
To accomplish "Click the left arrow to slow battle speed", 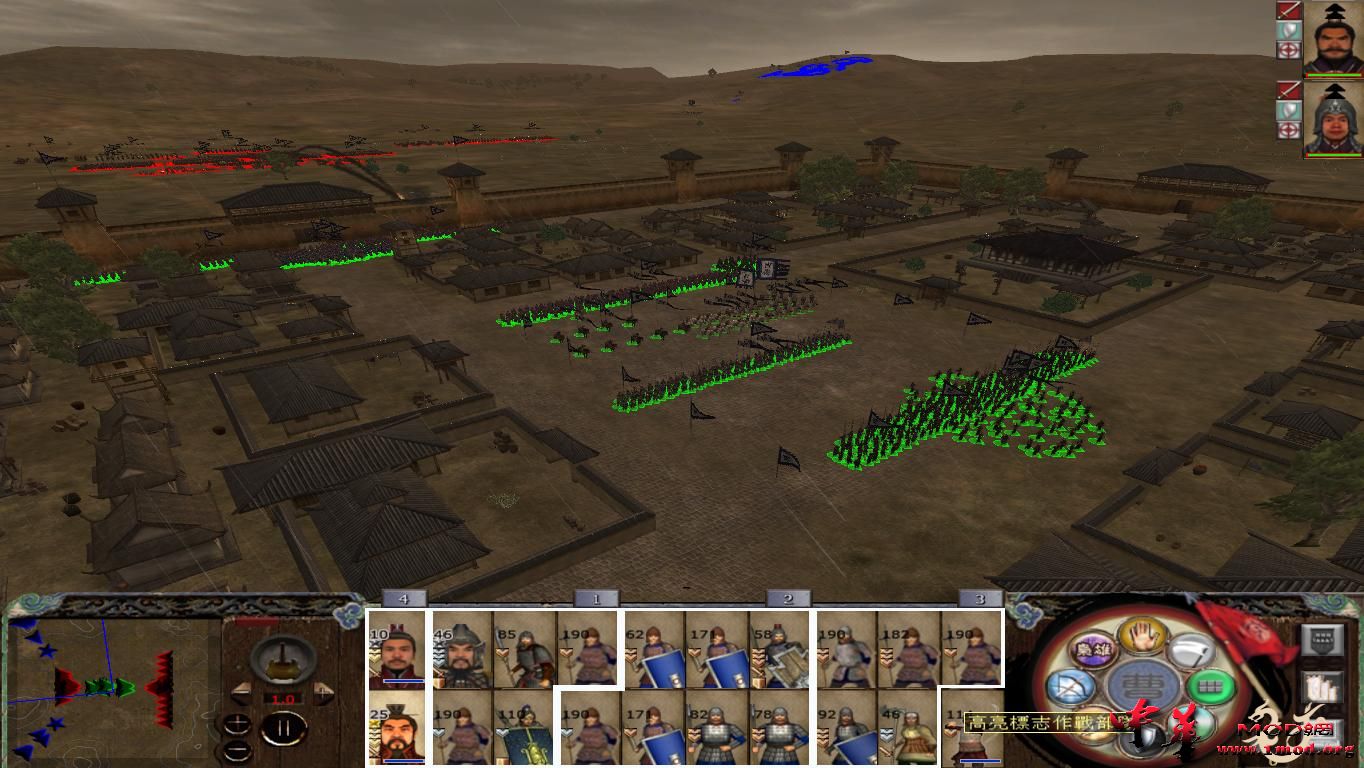I will (240, 690).
